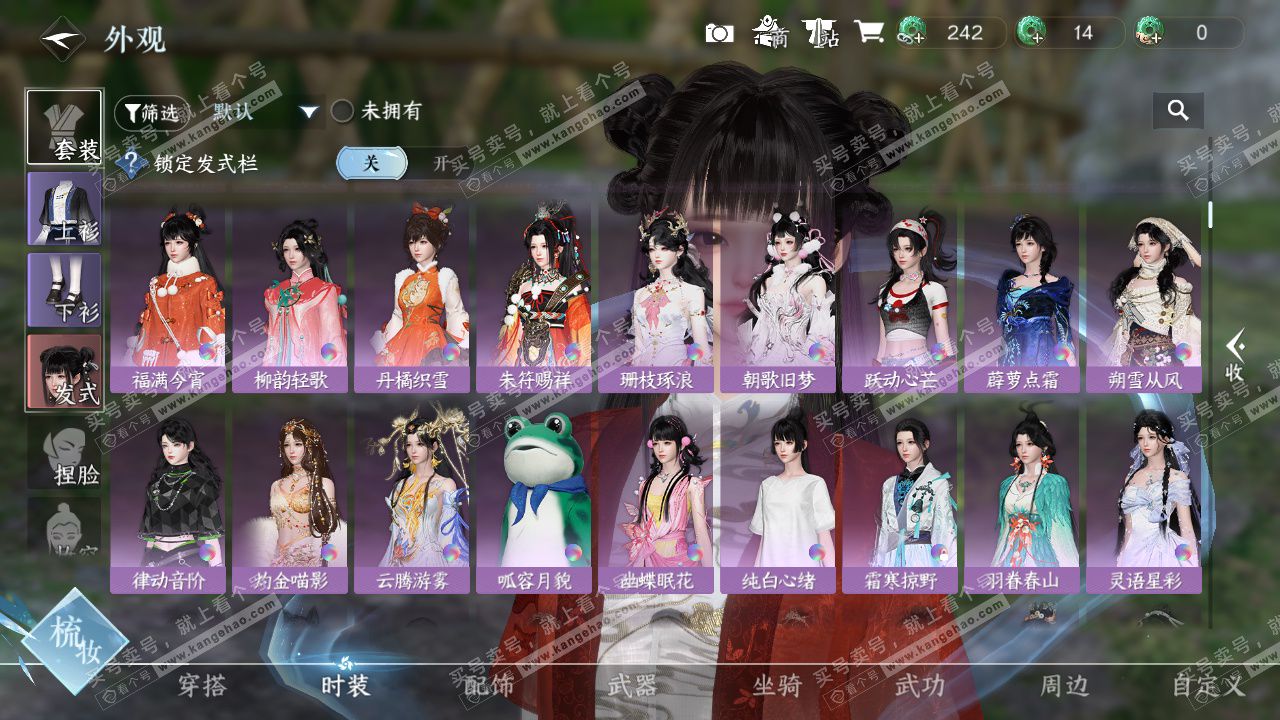
Task: Expand the 默认 sort dropdown
Action: click(309, 112)
